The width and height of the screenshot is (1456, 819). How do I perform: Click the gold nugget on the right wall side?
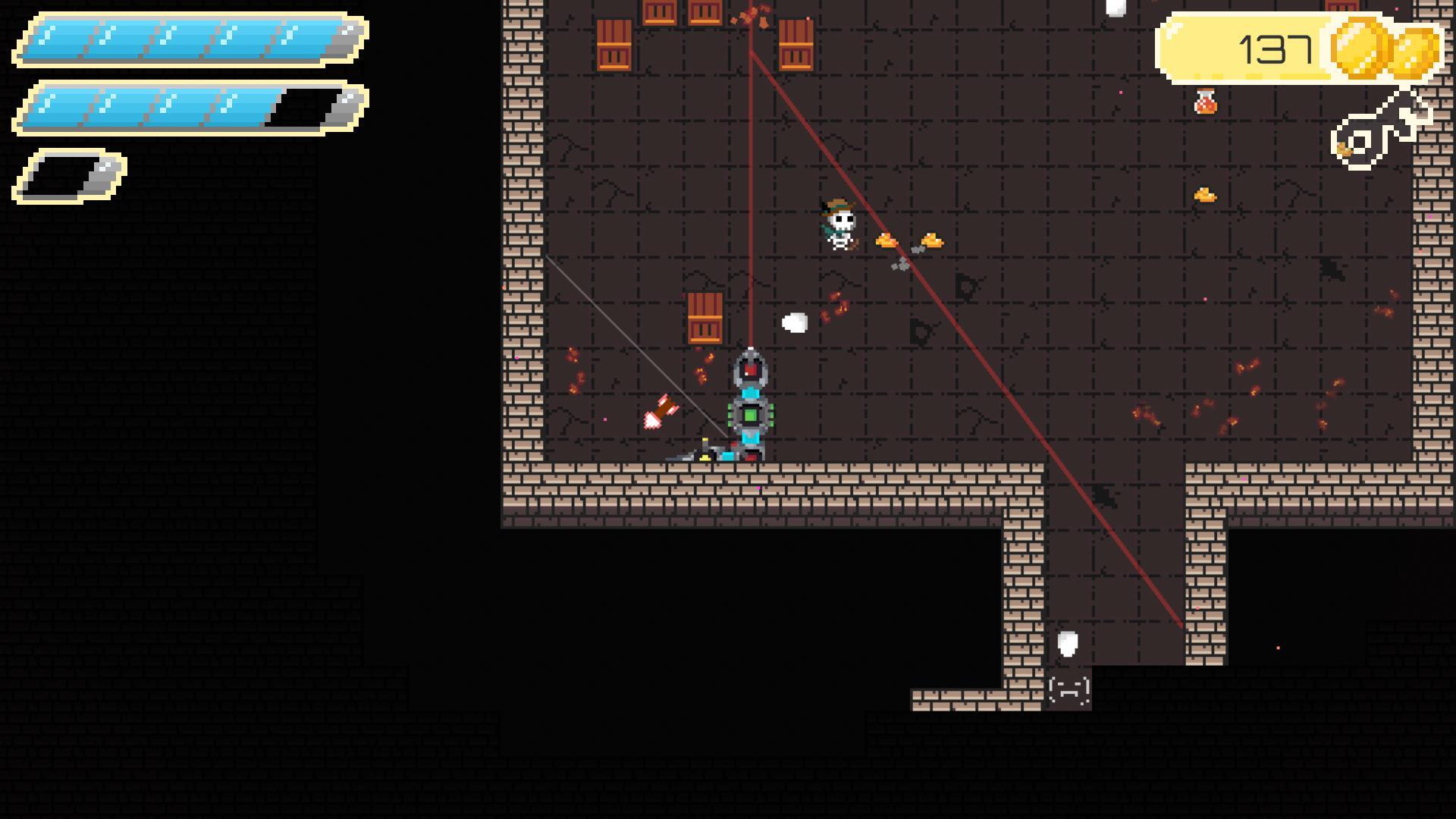[x=1206, y=193]
